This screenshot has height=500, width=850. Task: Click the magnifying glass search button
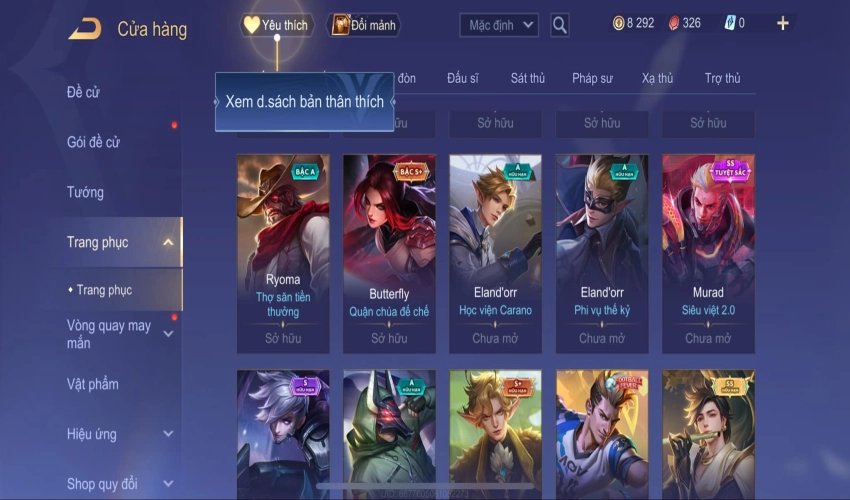560,25
